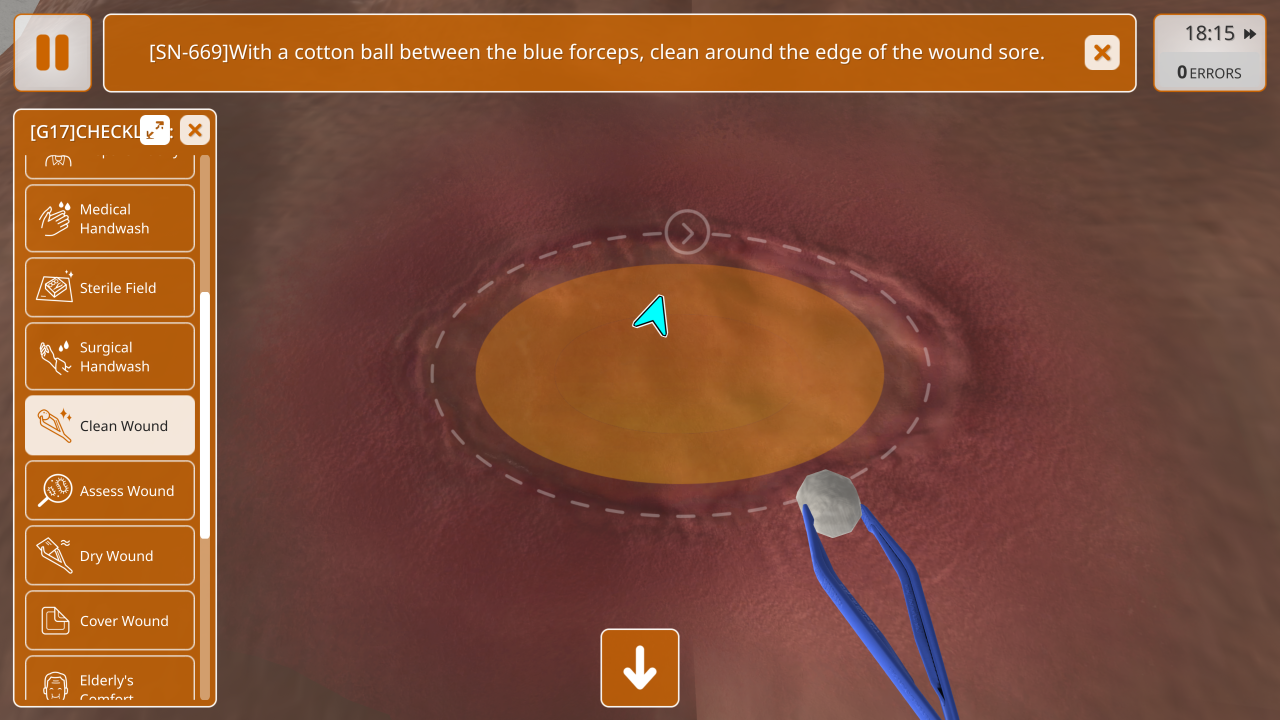The image size is (1280, 720).
Task: Dismiss the SN-669 instruction banner
Action: point(1102,53)
